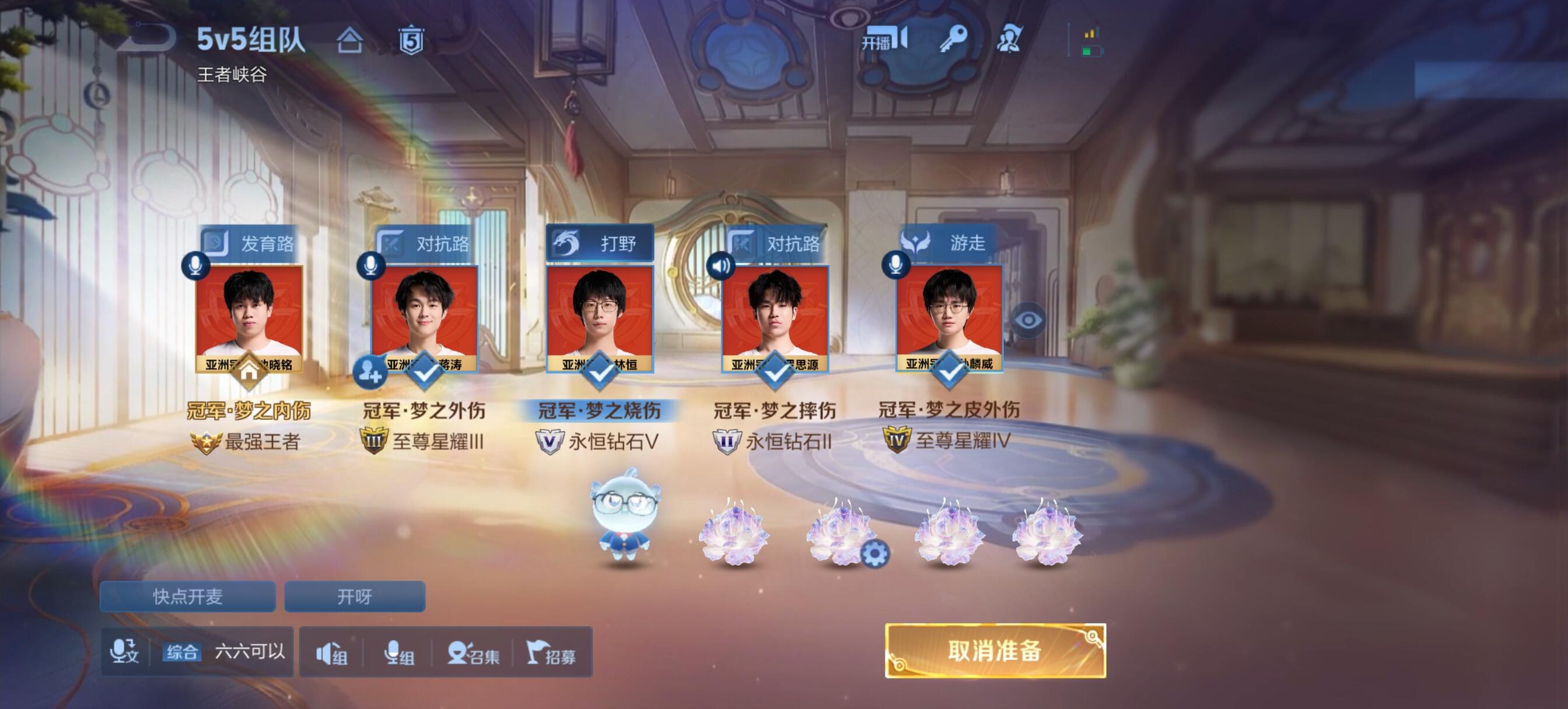The width and height of the screenshot is (1568, 709).
Task: Open the gear settings on flower emote
Action: click(x=874, y=554)
